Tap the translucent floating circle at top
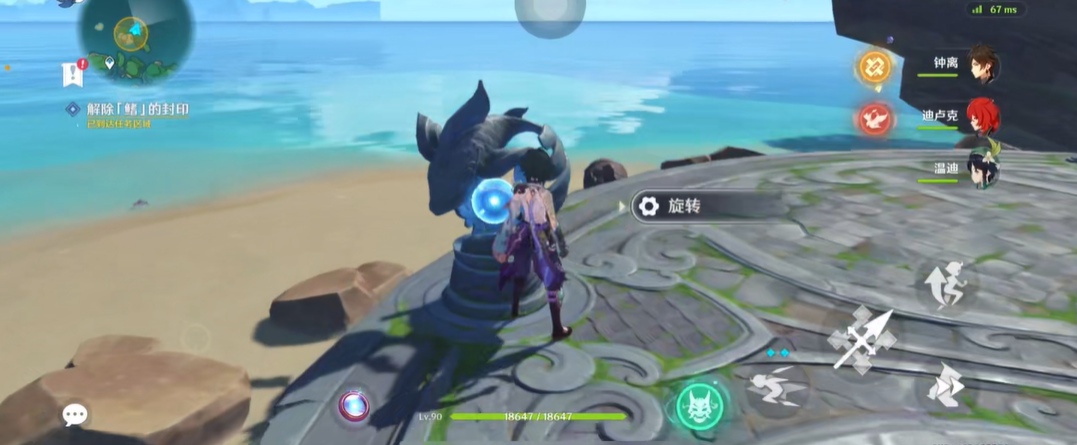 coord(550,14)
